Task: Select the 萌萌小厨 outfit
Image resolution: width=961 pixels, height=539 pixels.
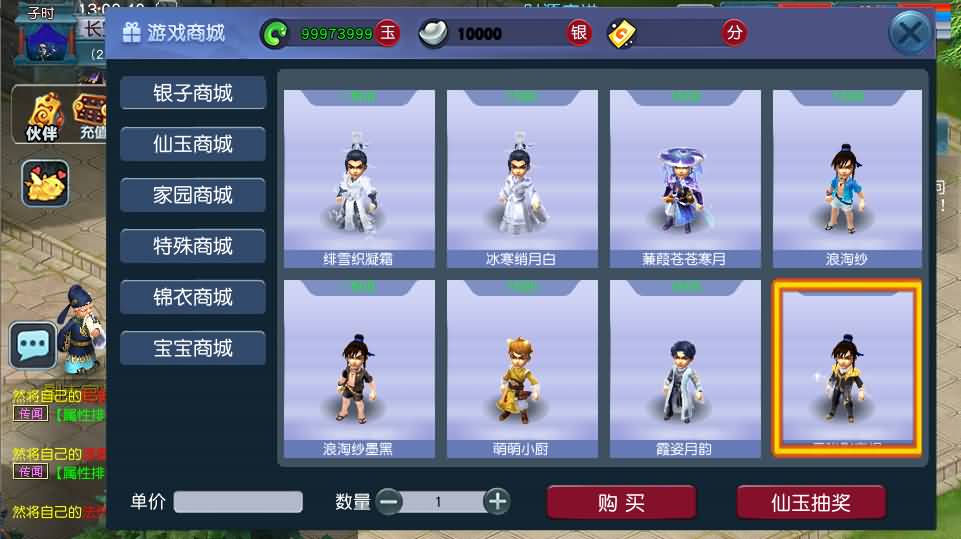Action: (522, 369)
